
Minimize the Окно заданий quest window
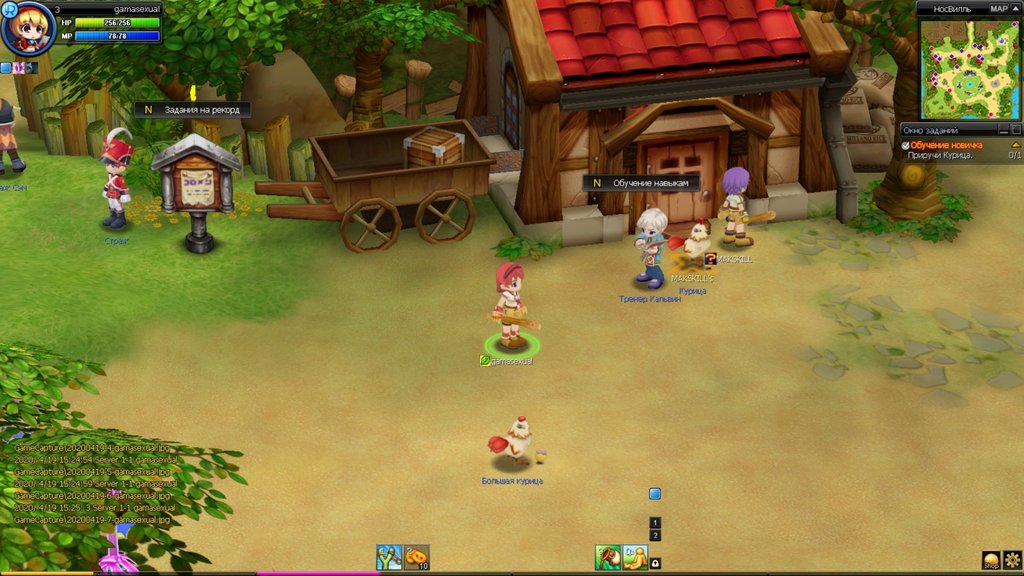(1003, 130)
